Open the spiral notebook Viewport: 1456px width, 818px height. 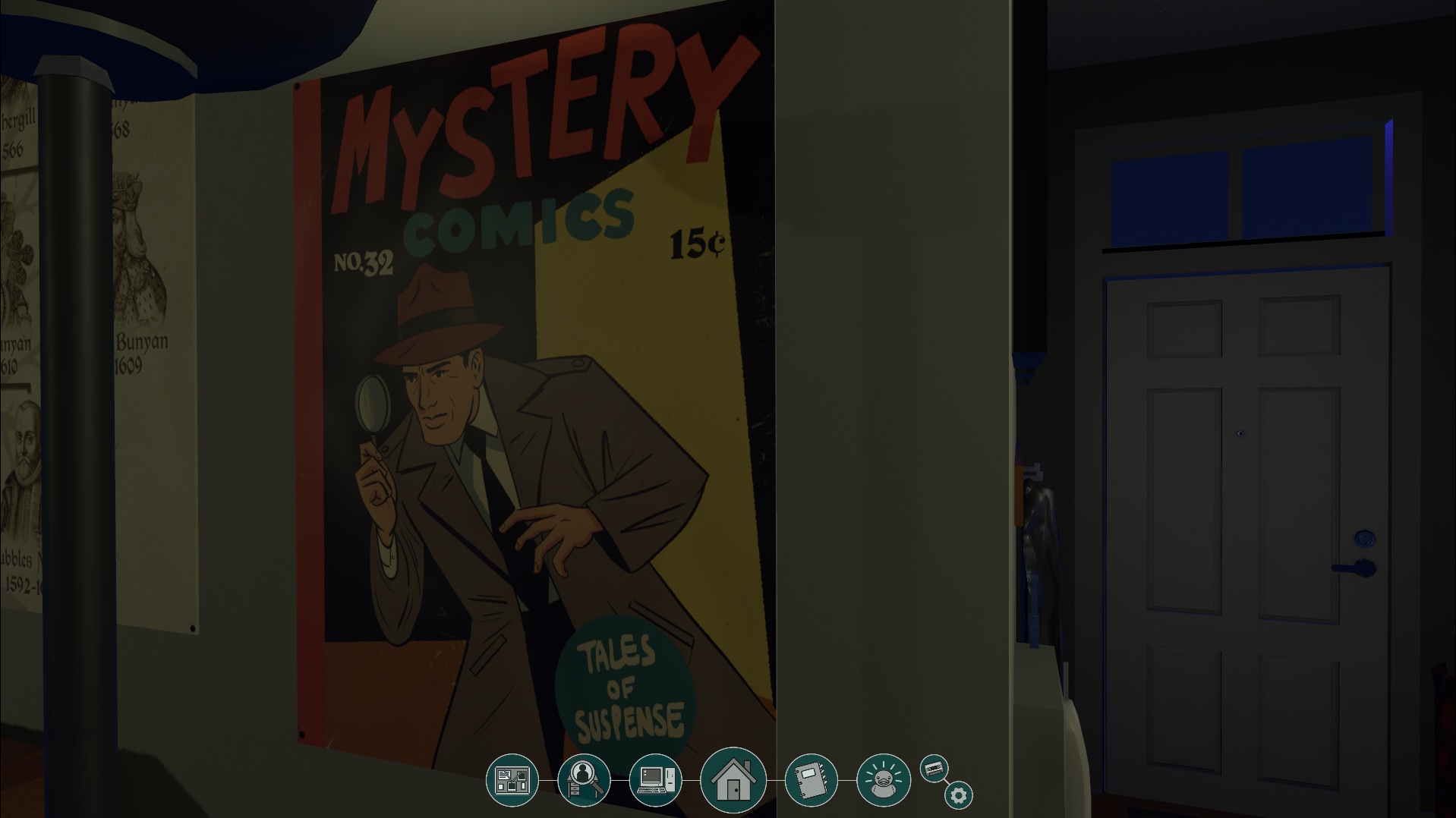(x=811, y=779)
